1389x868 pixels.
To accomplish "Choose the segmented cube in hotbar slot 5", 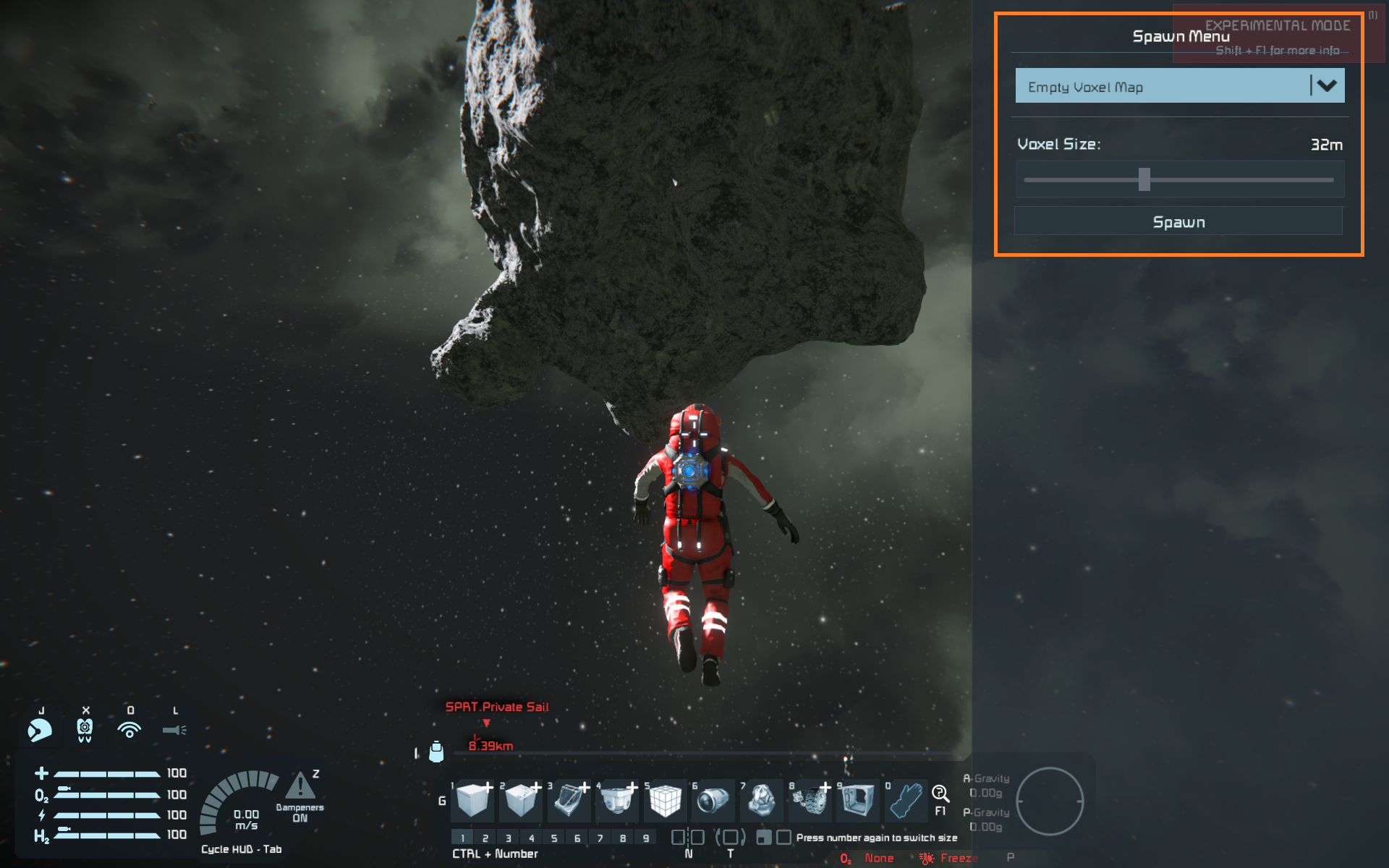I will [664, 801].
